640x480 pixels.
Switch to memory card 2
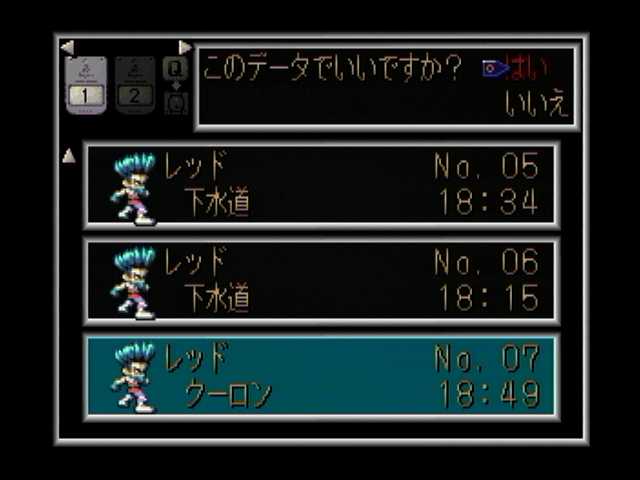pos(135,85)
